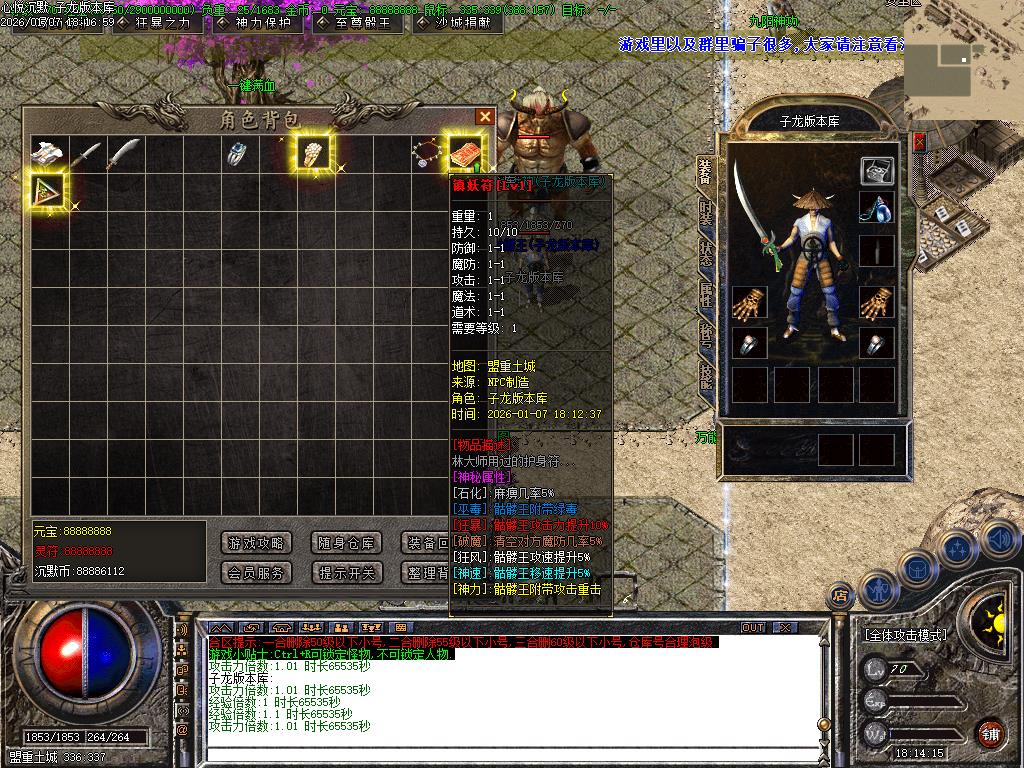Select the glowing red talisman book item

click(x=464, y=153)
